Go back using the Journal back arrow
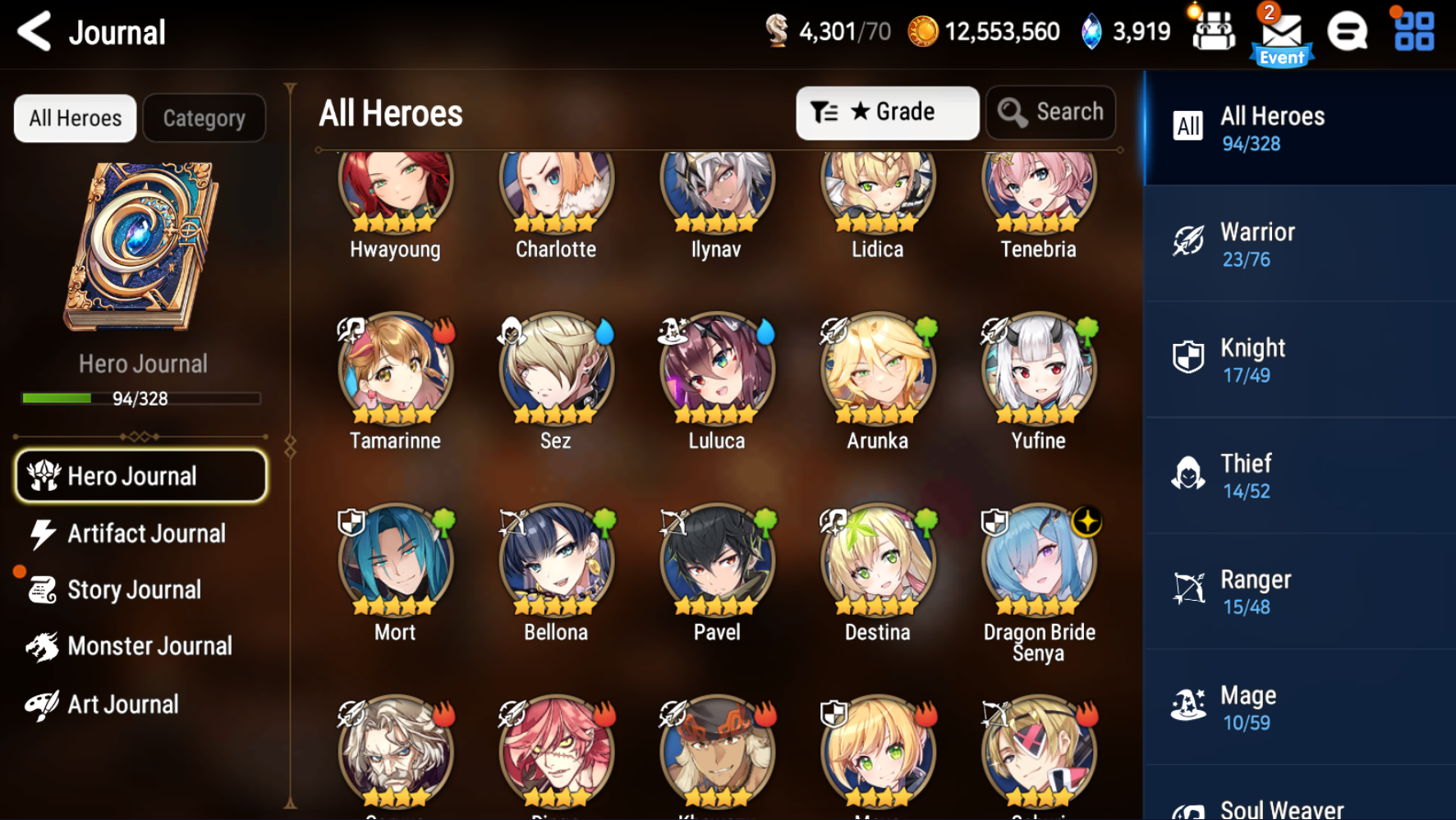The width and height of the screenshot is (1456, 820). point(33,31)
